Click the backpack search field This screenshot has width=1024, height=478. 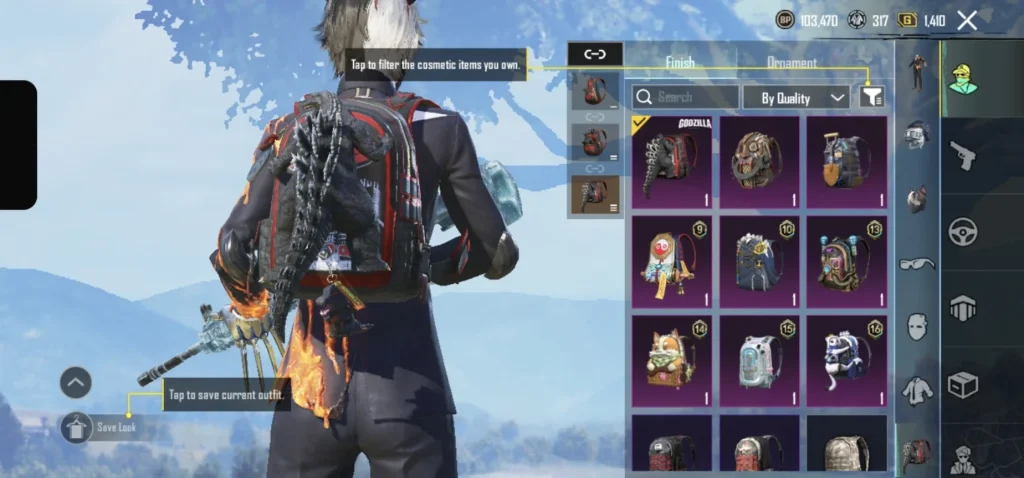pyautogui.click(x=685, y=97)
